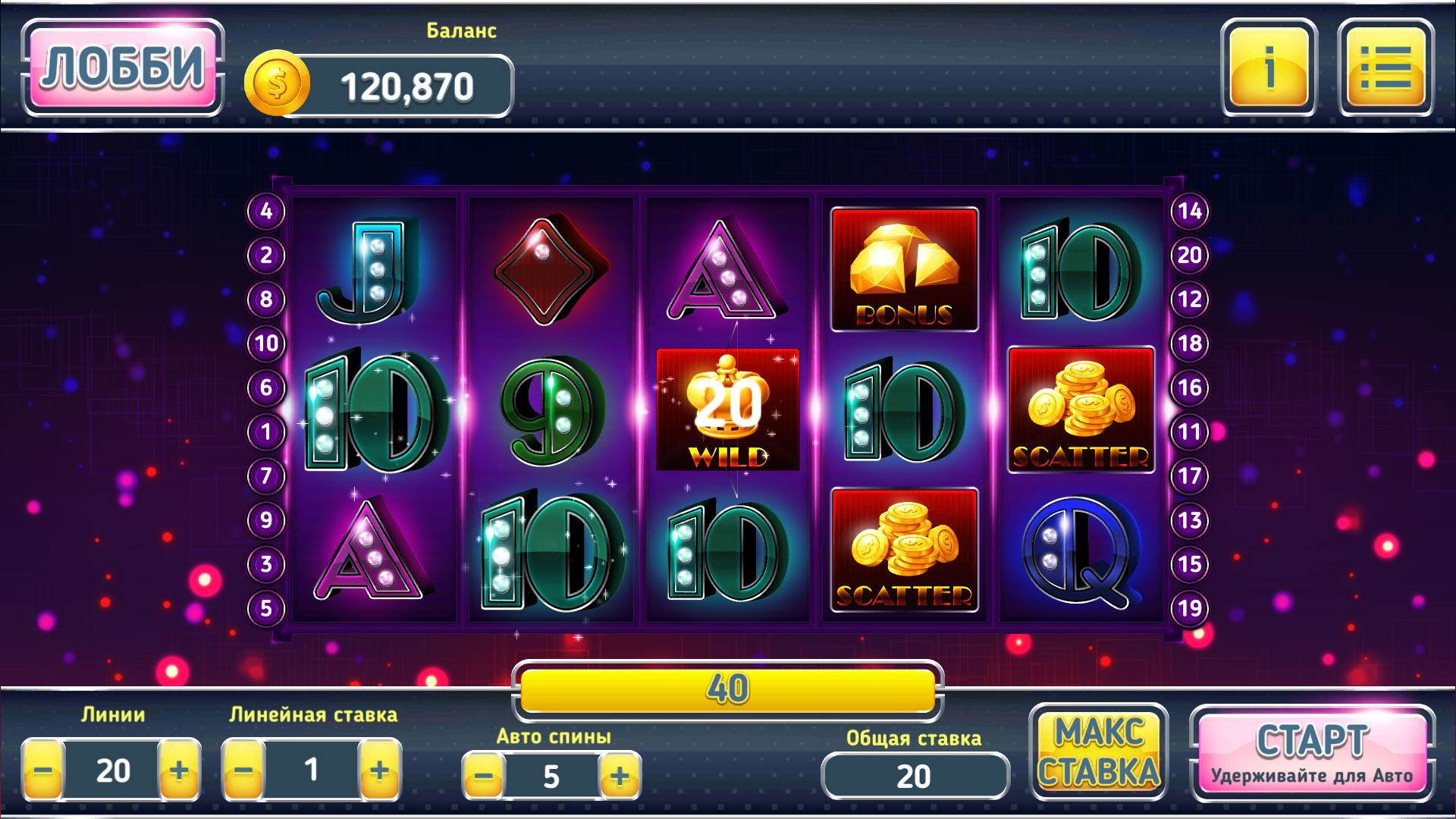The height and width of the screenshot is (819, 1456).
Task: Select payline number 1 on the left
Action: tap(265, 430)
